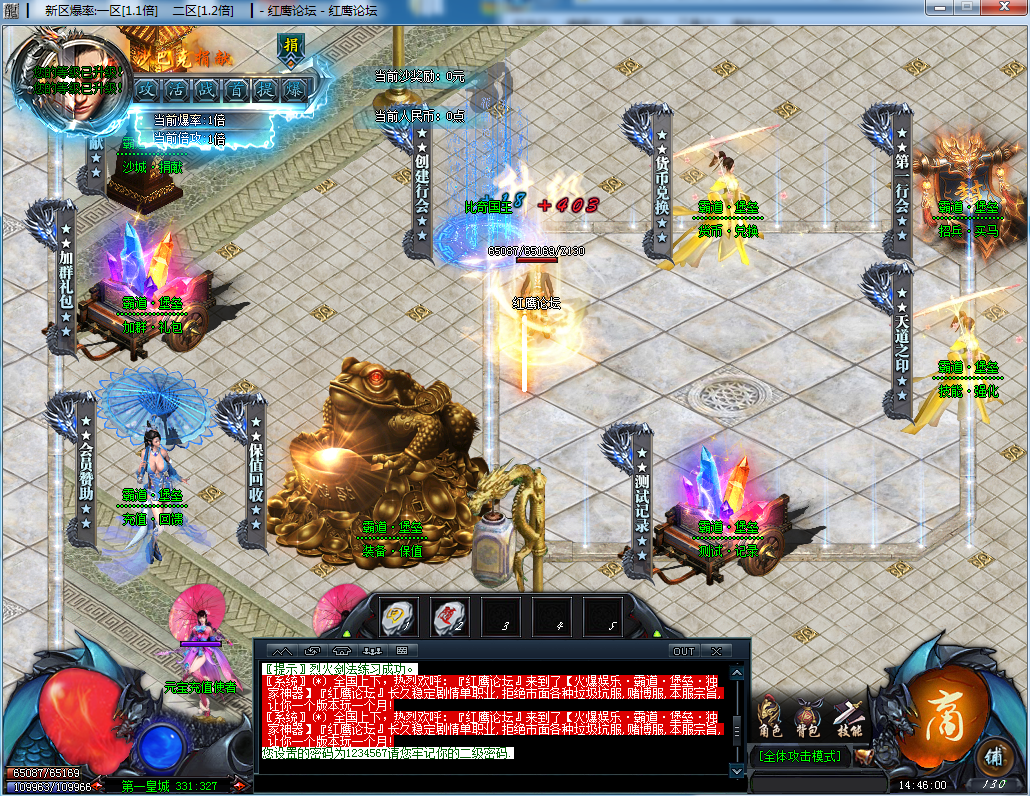Select the 爆 drop-rate button
The width and height of the screenshot is (1030, 796).
click(x=295, y=88)
